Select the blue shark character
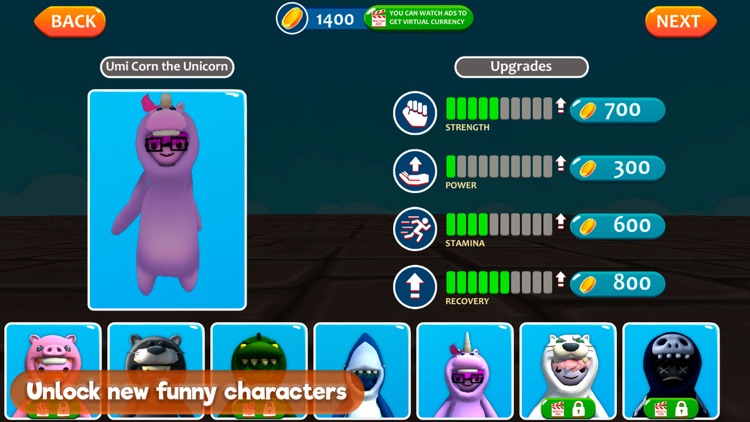This screenshot has width=750, height=422. coord(362,360)
